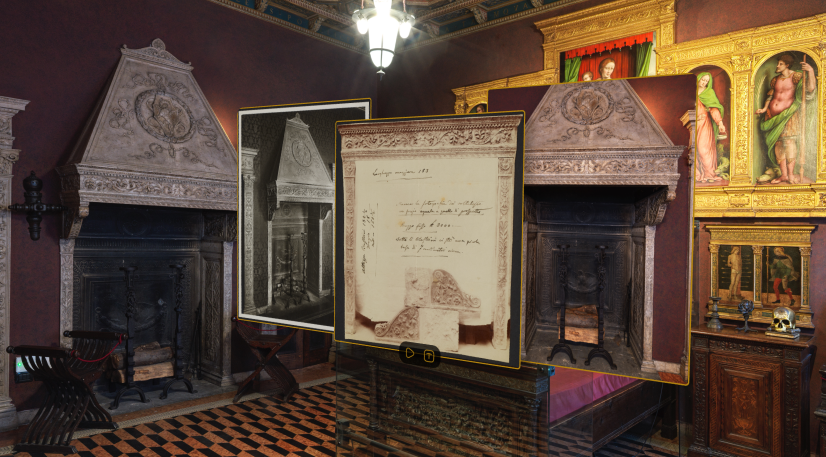Click the square upload icon beside play
Viewport: 826px width, 457px height.
tap(429, 354)
